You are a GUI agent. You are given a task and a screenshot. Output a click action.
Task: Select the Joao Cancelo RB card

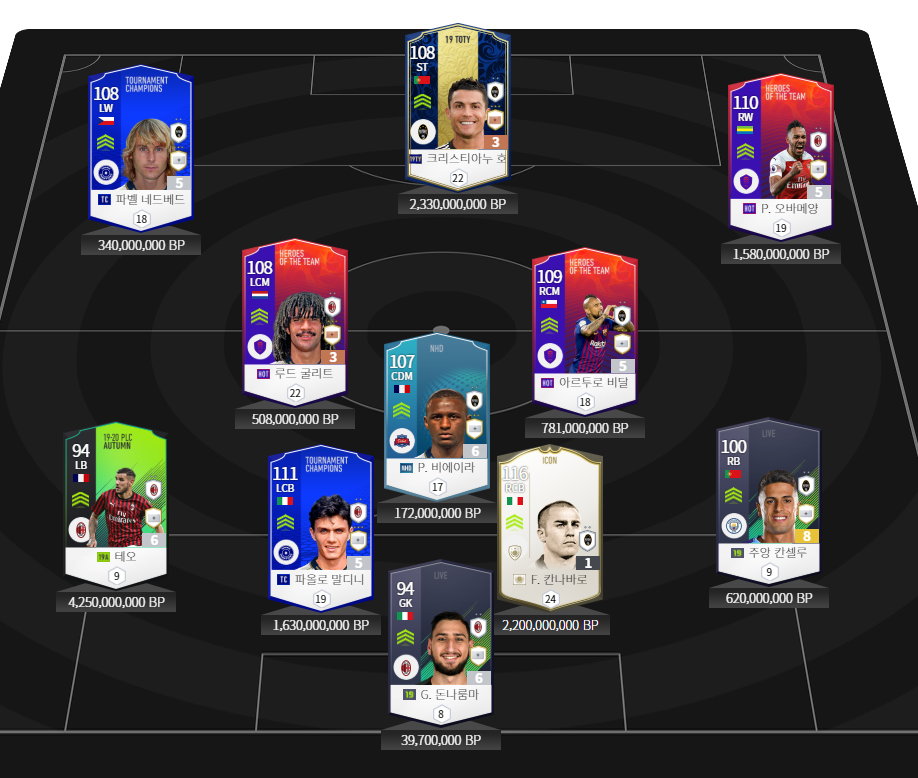pos(768,495)
